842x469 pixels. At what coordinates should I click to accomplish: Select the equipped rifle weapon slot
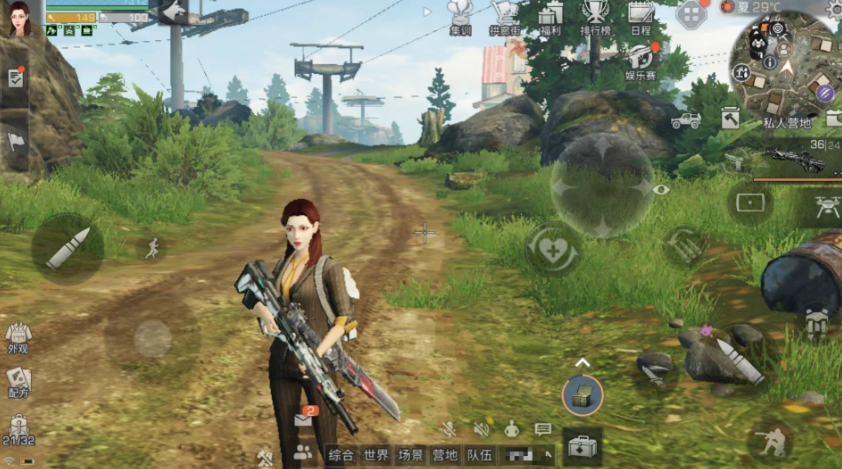(795, 159)
